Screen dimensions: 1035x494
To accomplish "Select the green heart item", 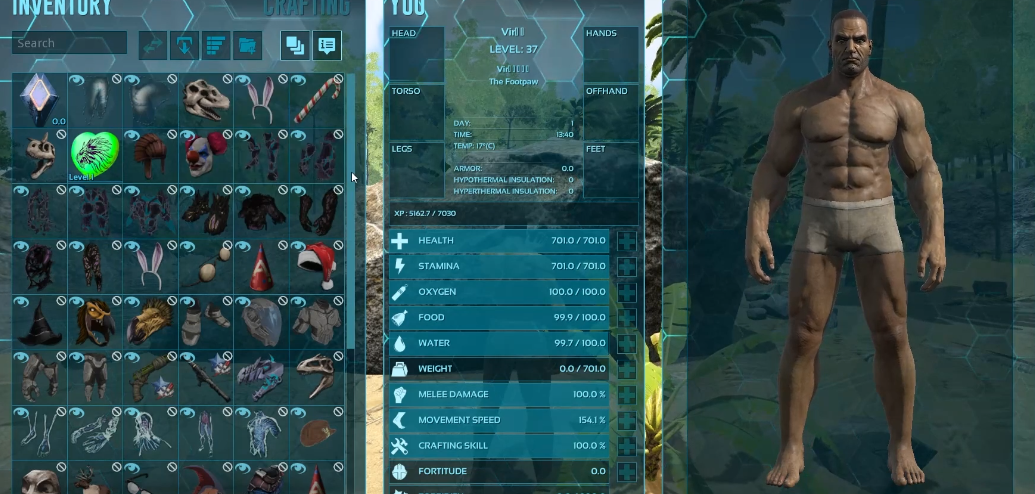I will [x=95, y=154].
